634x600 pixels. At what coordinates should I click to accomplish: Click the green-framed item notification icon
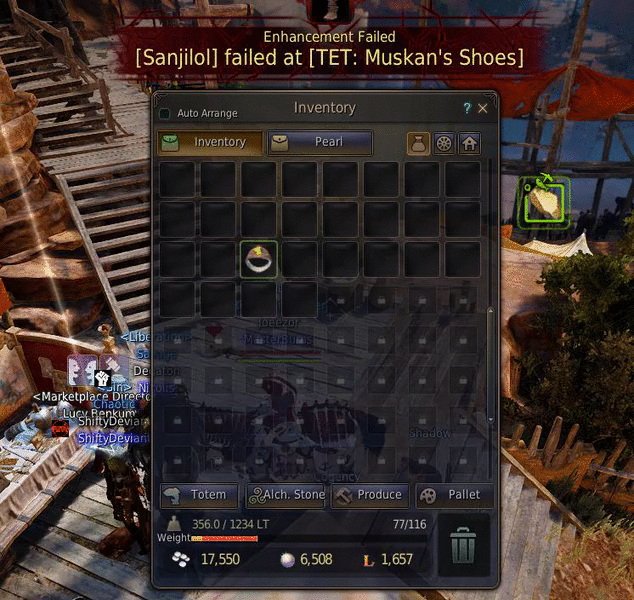[x=545, y=203]
